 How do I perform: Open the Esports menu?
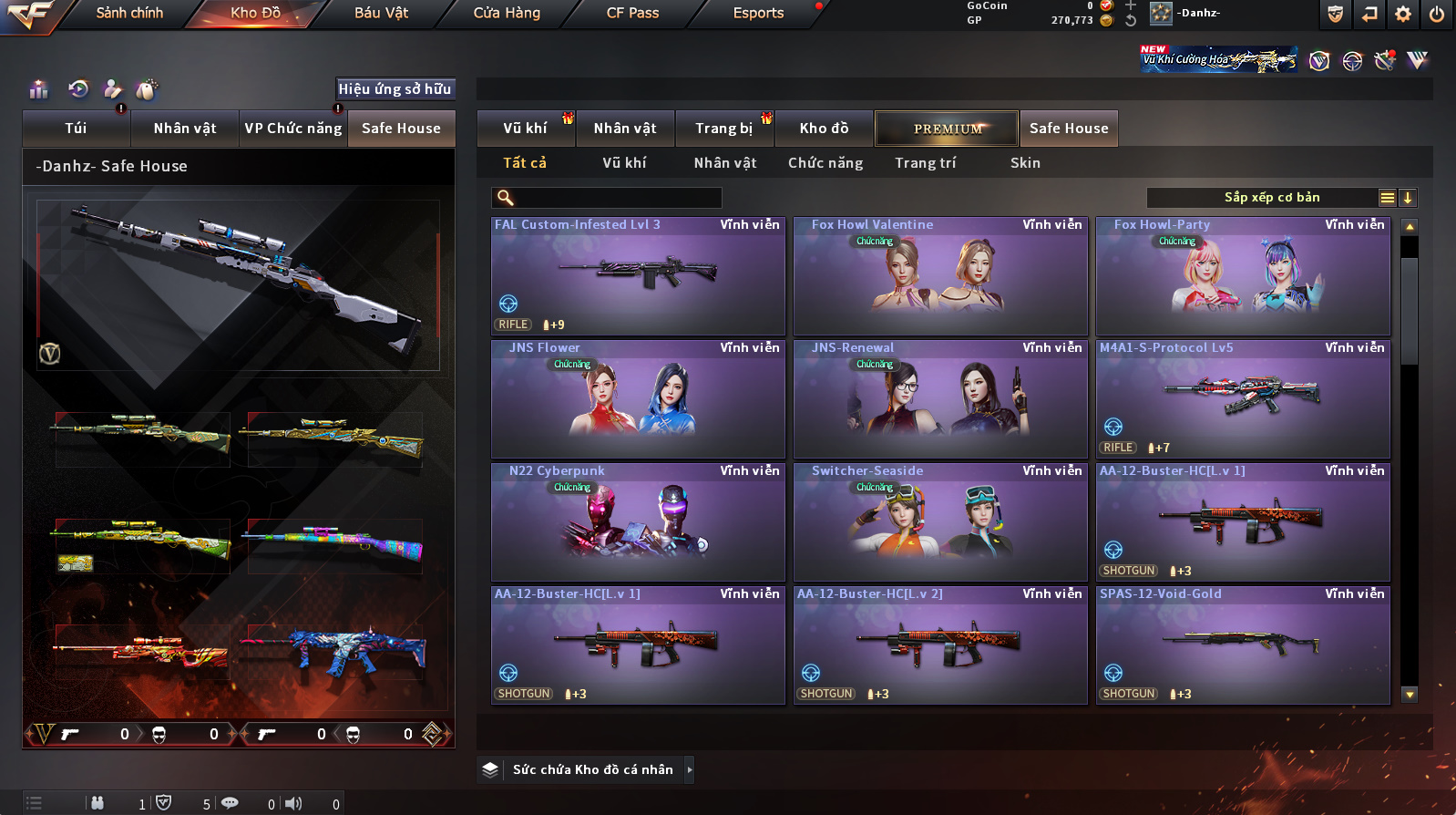pyautogui.click(x=758, y=13)
